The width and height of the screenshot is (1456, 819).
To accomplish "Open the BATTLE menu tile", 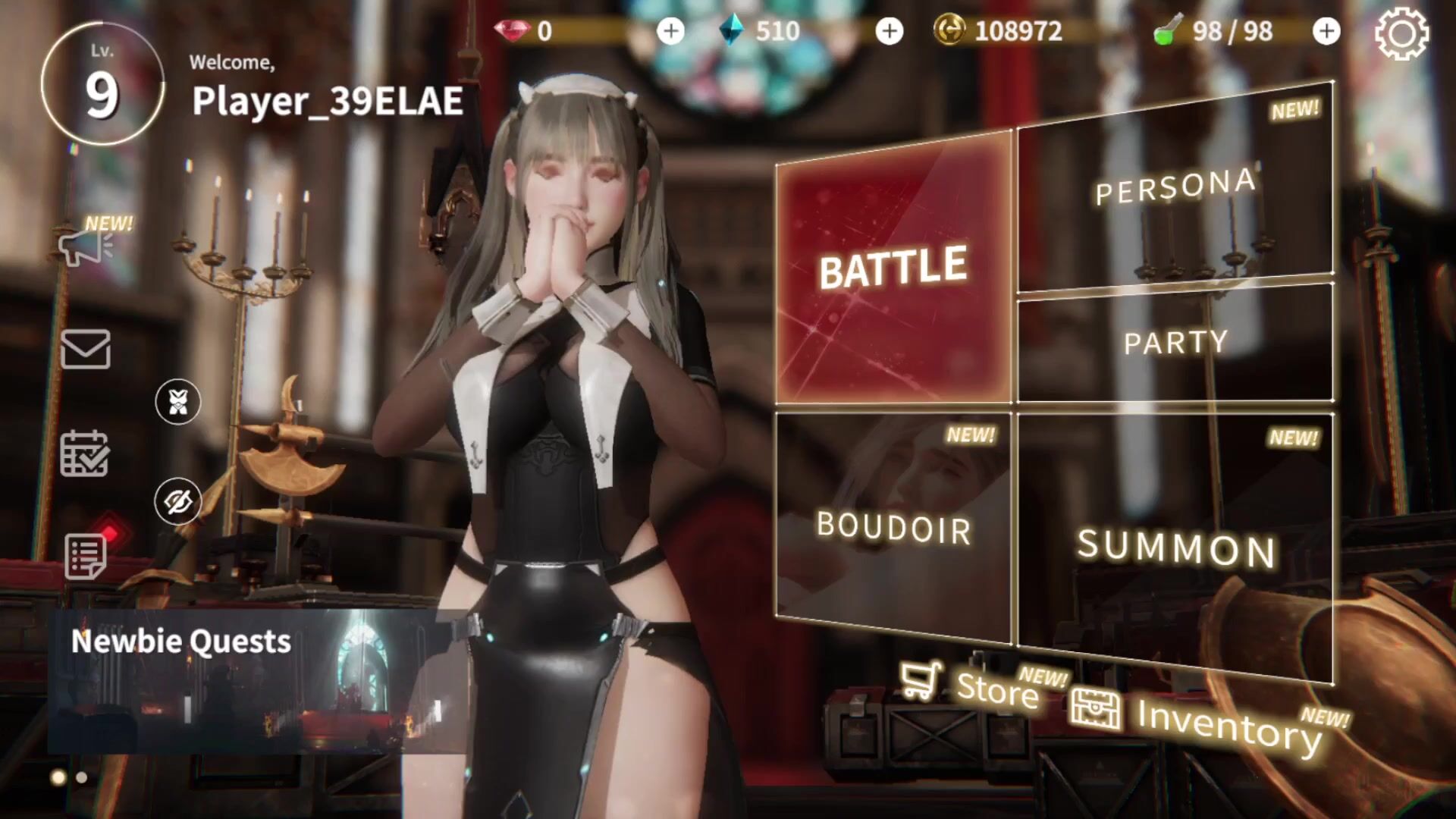I will pos(893,269).
